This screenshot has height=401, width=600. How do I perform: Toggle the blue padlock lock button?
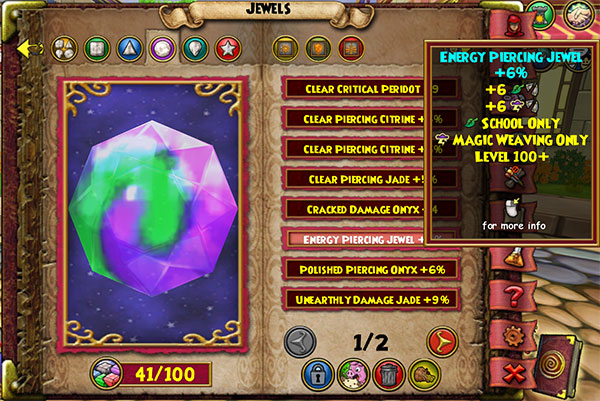tap(318, 375)
